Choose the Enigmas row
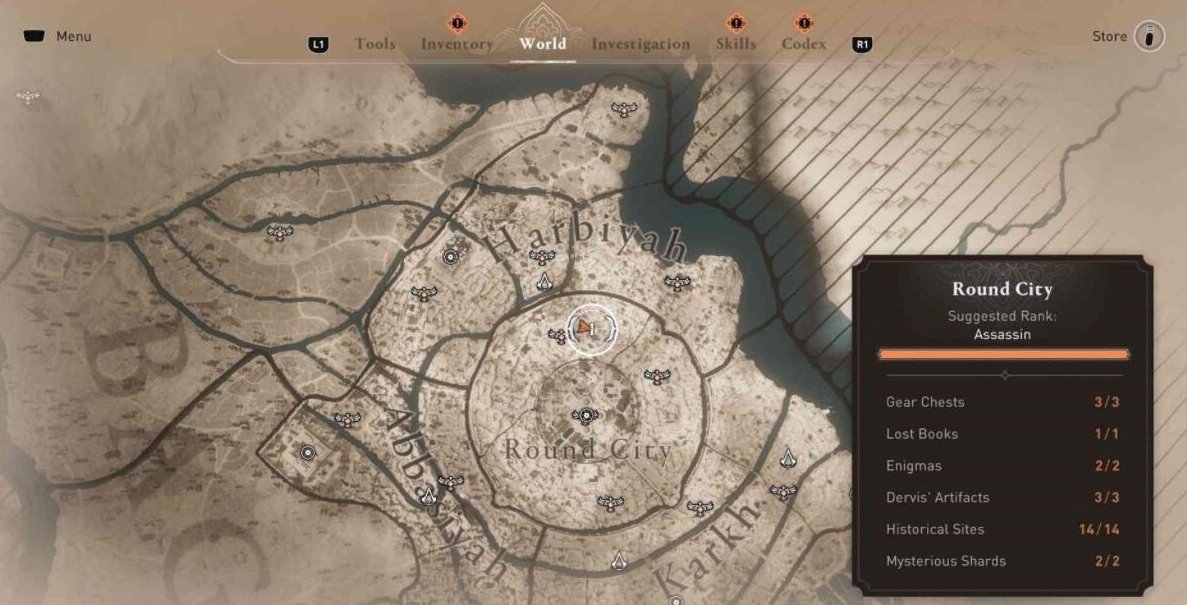The image size is (1187, 605). point(1002,466)
